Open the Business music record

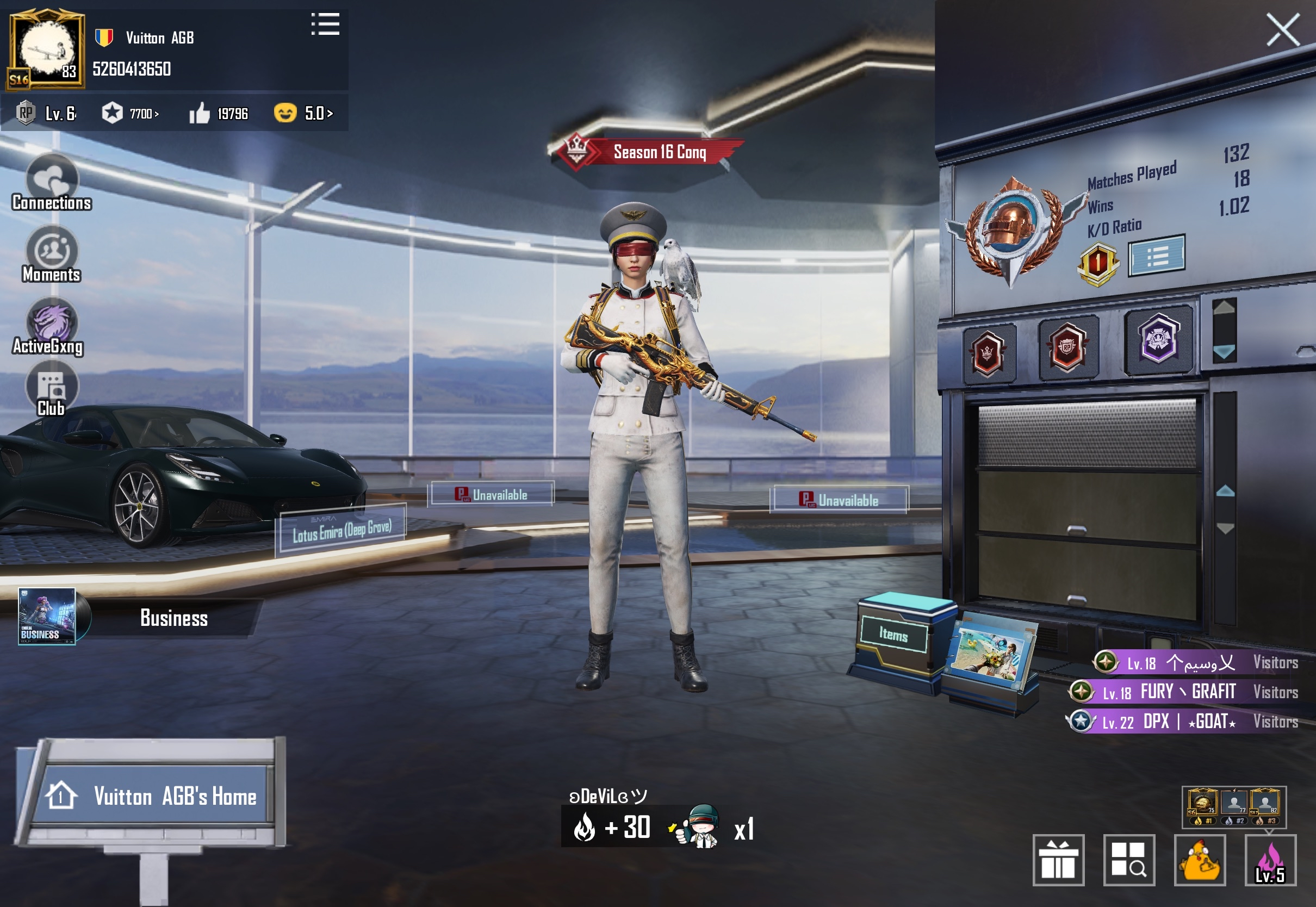[x=47, y=617]
